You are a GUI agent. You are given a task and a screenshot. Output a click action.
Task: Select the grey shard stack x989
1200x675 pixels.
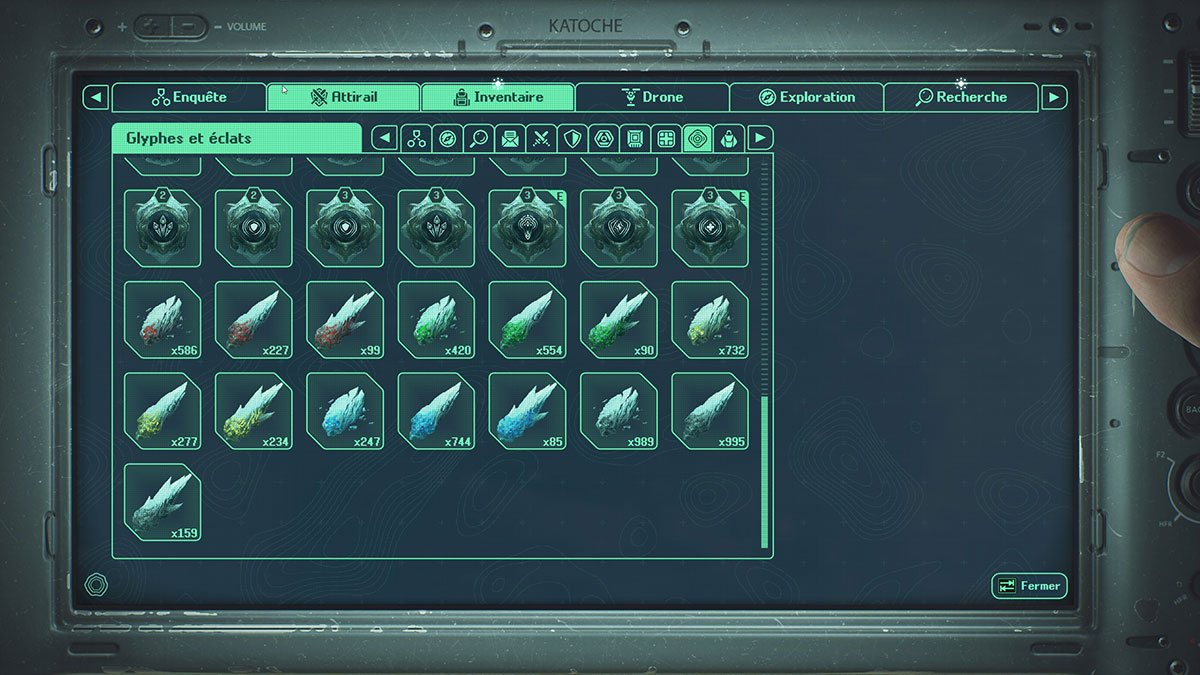[x=619, y=411]
